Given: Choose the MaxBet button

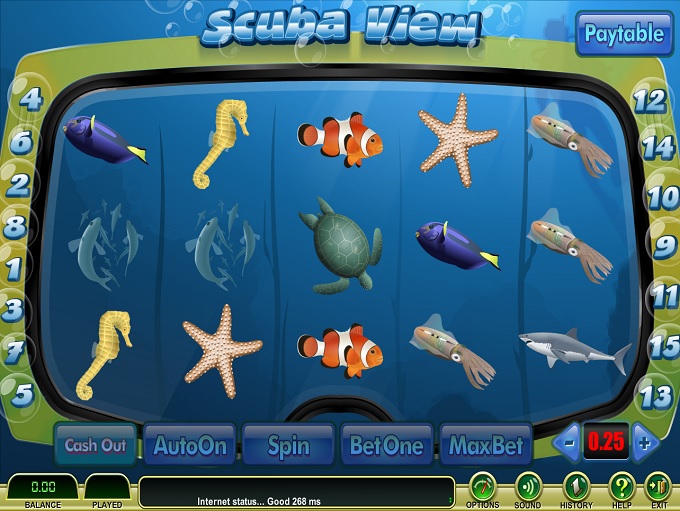Looking at the screenshot, I should (485, 445).
